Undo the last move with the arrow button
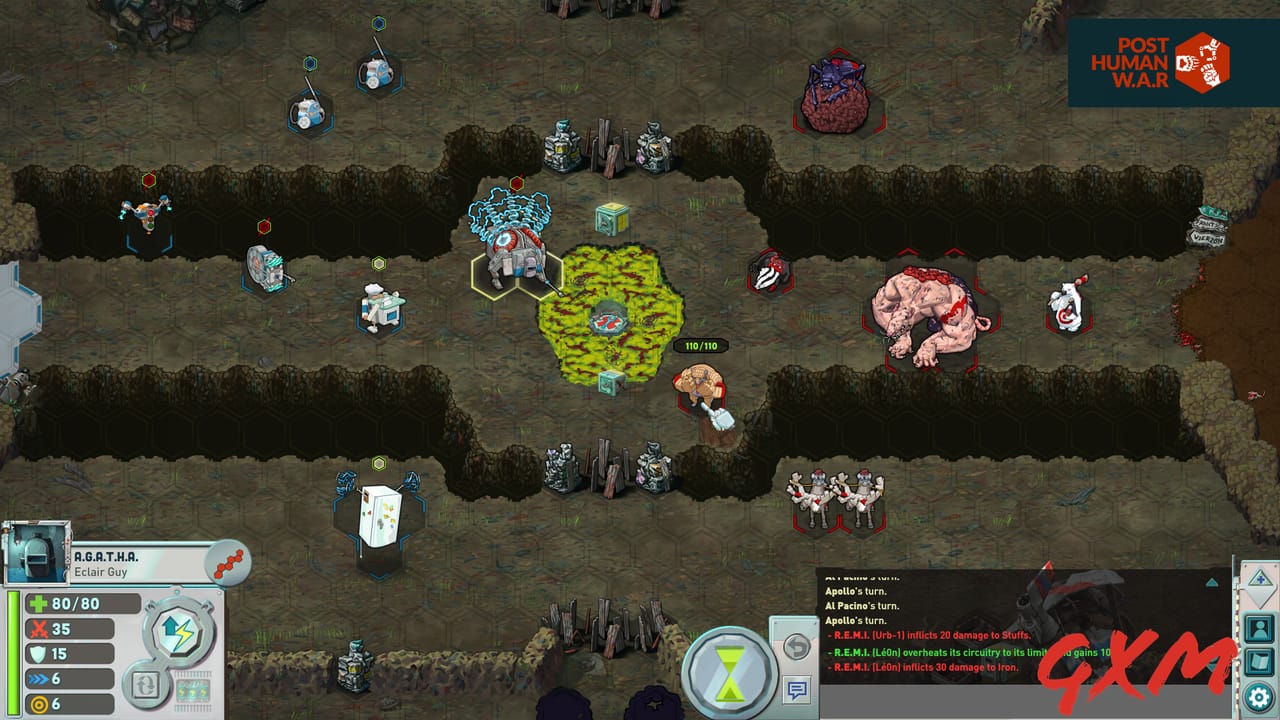The image size is (1280, 720). coord(796,646)
